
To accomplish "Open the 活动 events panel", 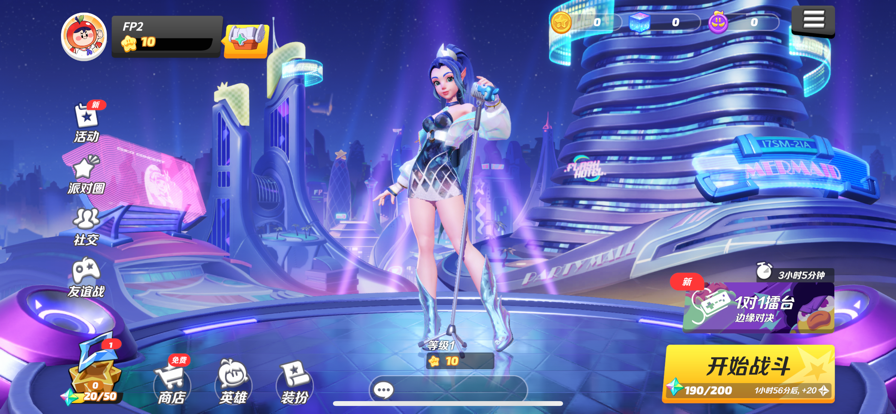I will click(87, 123).
